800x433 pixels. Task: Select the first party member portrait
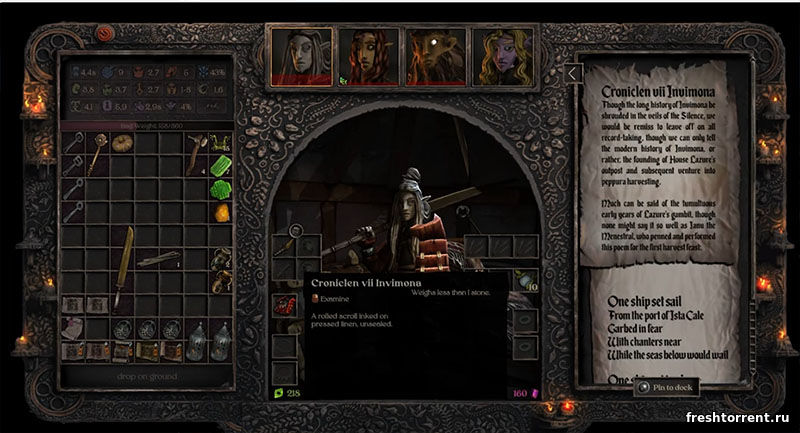point(301,55)
